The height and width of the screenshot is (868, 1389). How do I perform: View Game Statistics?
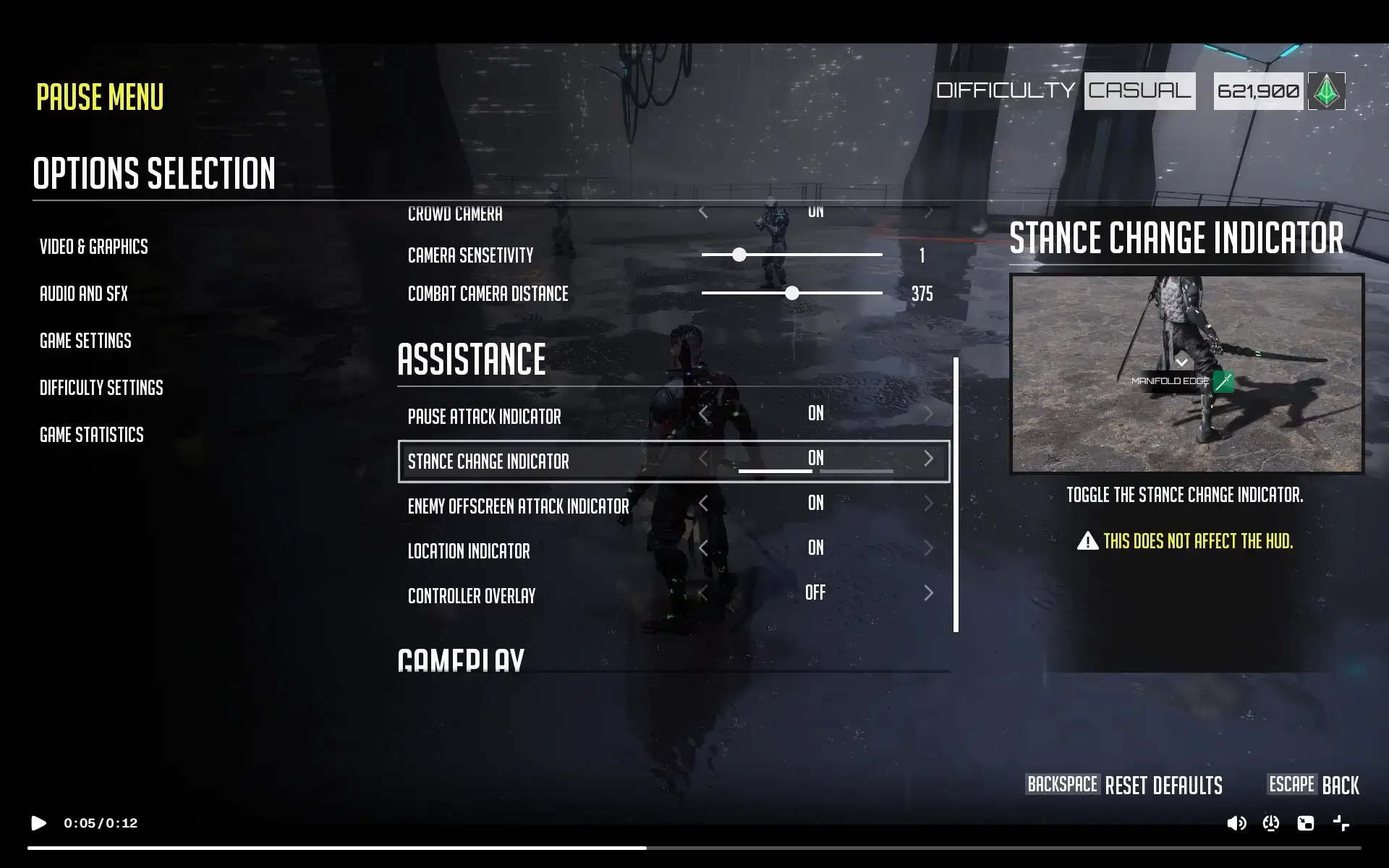(91, 435)
